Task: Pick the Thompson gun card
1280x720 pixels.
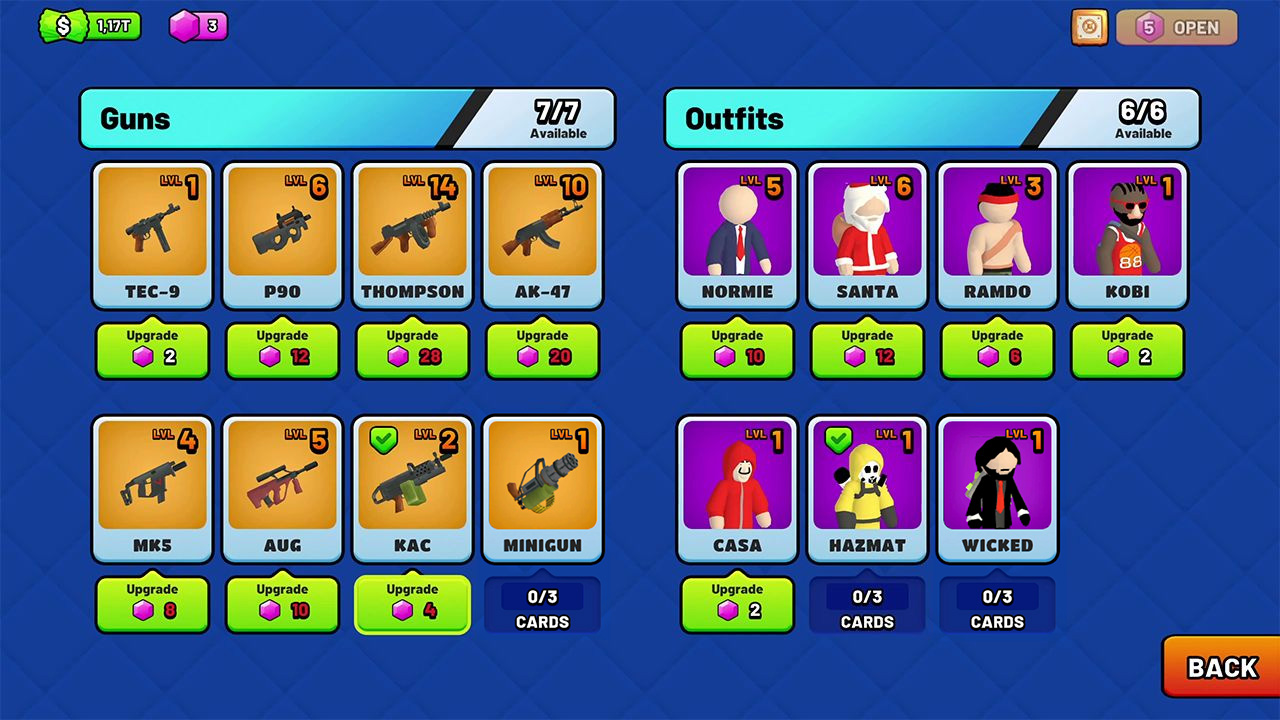Action: tap(412, 236)
